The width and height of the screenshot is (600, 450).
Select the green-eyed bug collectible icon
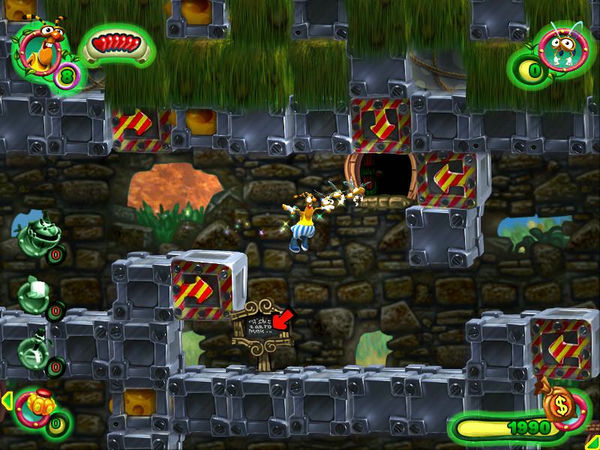[564, 43]
